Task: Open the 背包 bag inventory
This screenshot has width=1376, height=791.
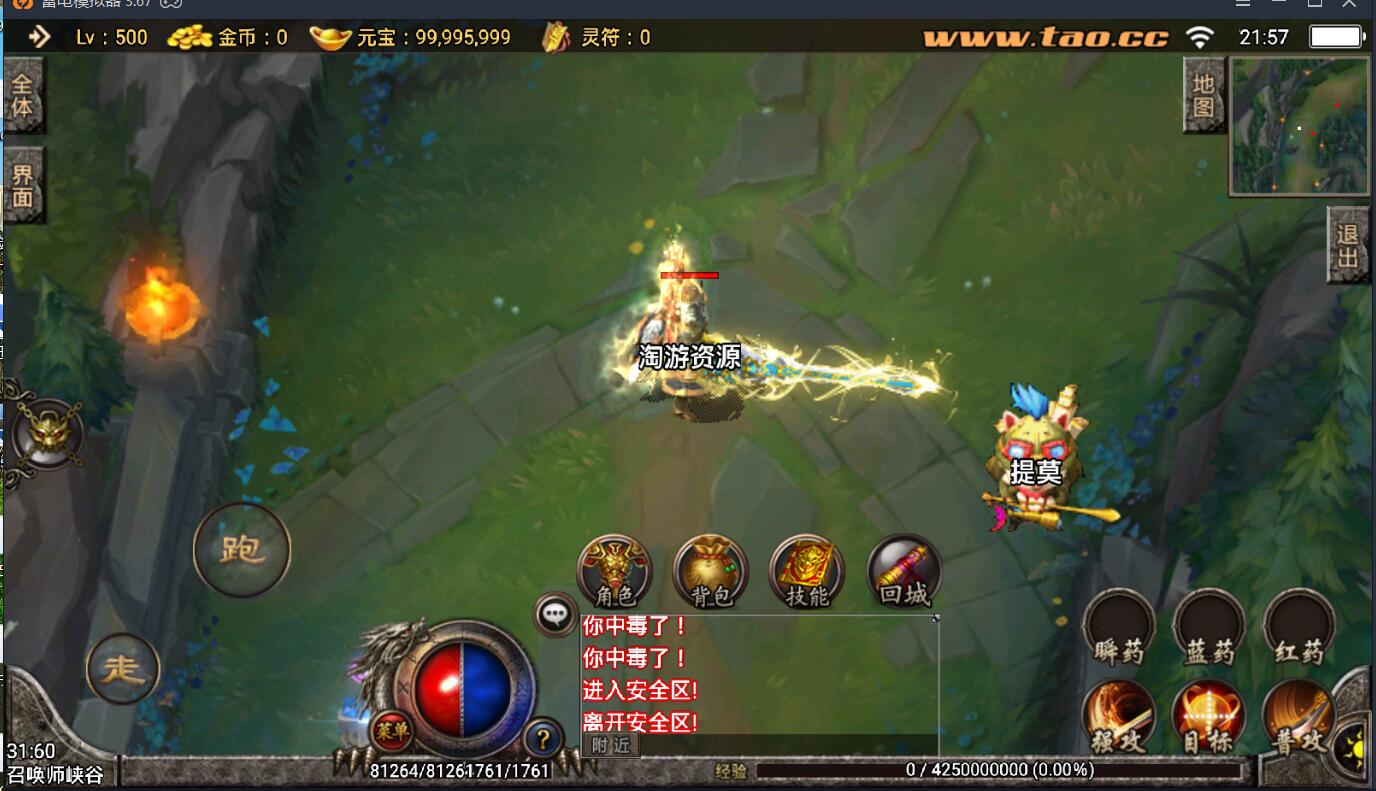Action: (x=710, y=572)
